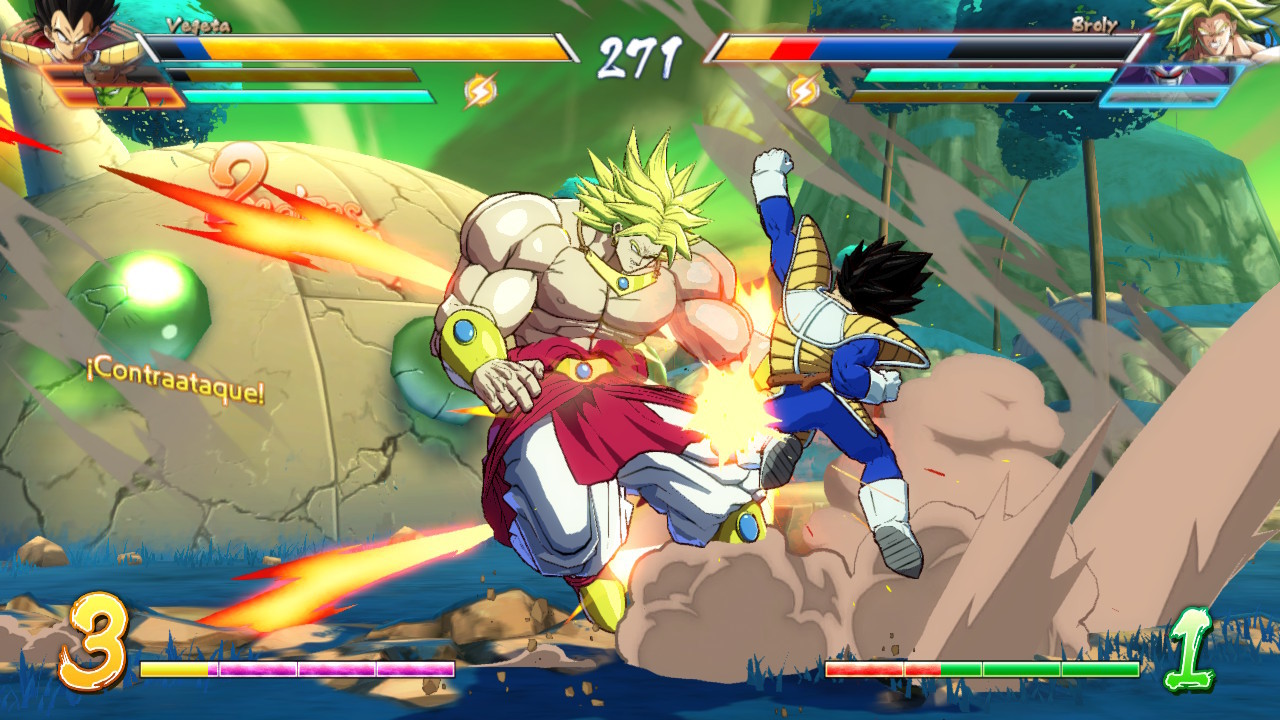Click the 271 match timer

point(639,48)
